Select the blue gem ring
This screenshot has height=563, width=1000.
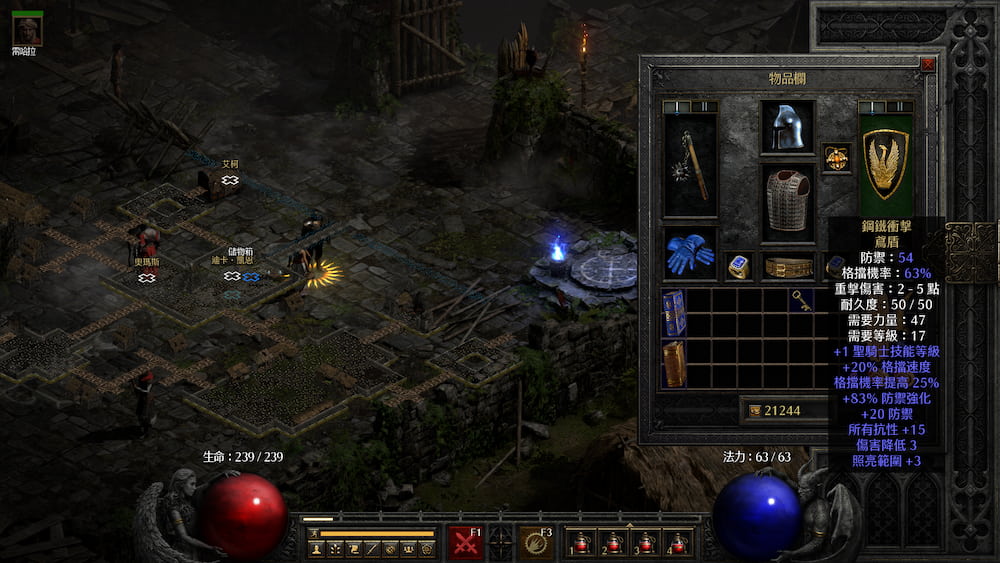point(739,266)
